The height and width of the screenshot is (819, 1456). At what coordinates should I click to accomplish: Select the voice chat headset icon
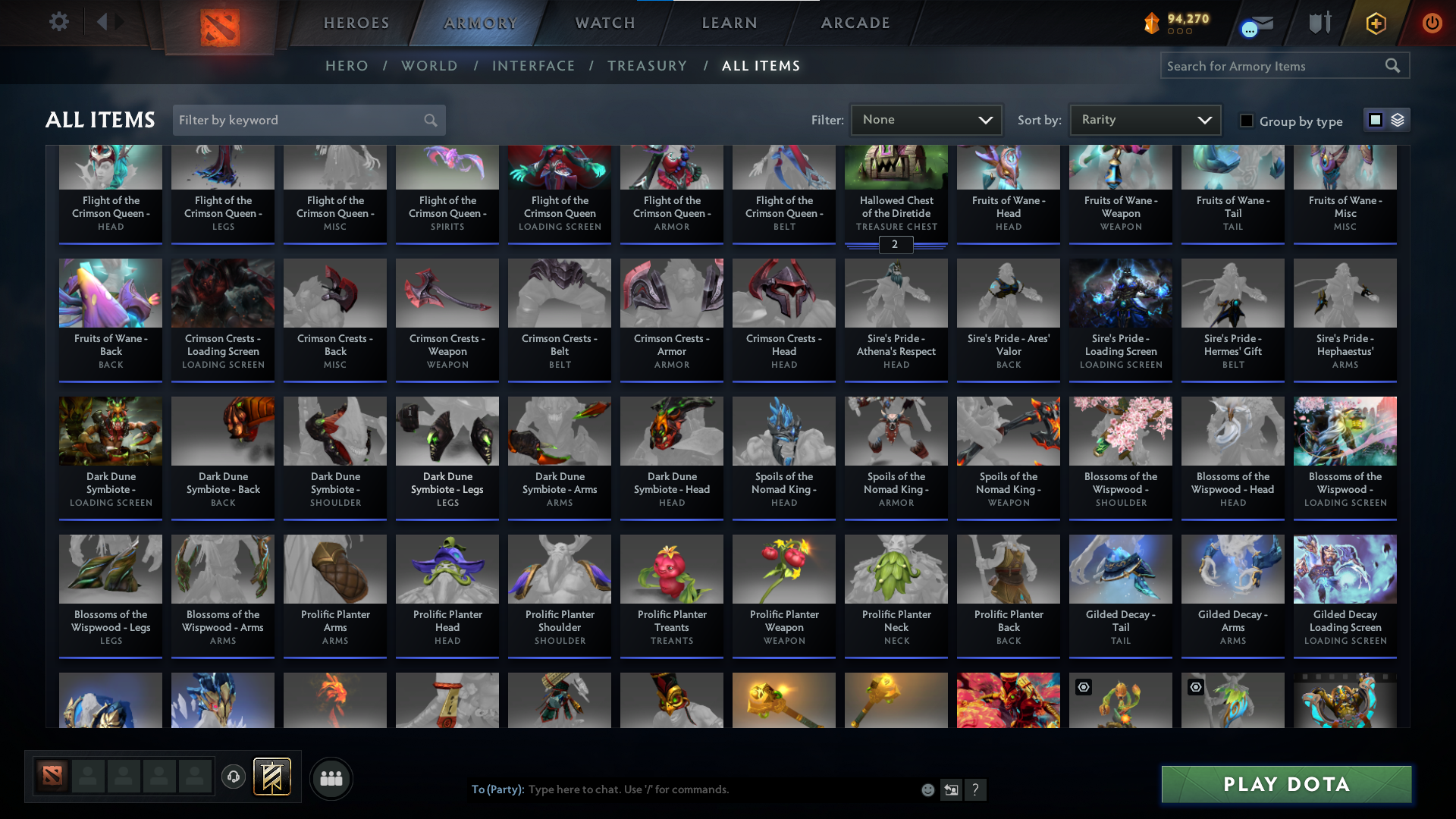(233, 777)
